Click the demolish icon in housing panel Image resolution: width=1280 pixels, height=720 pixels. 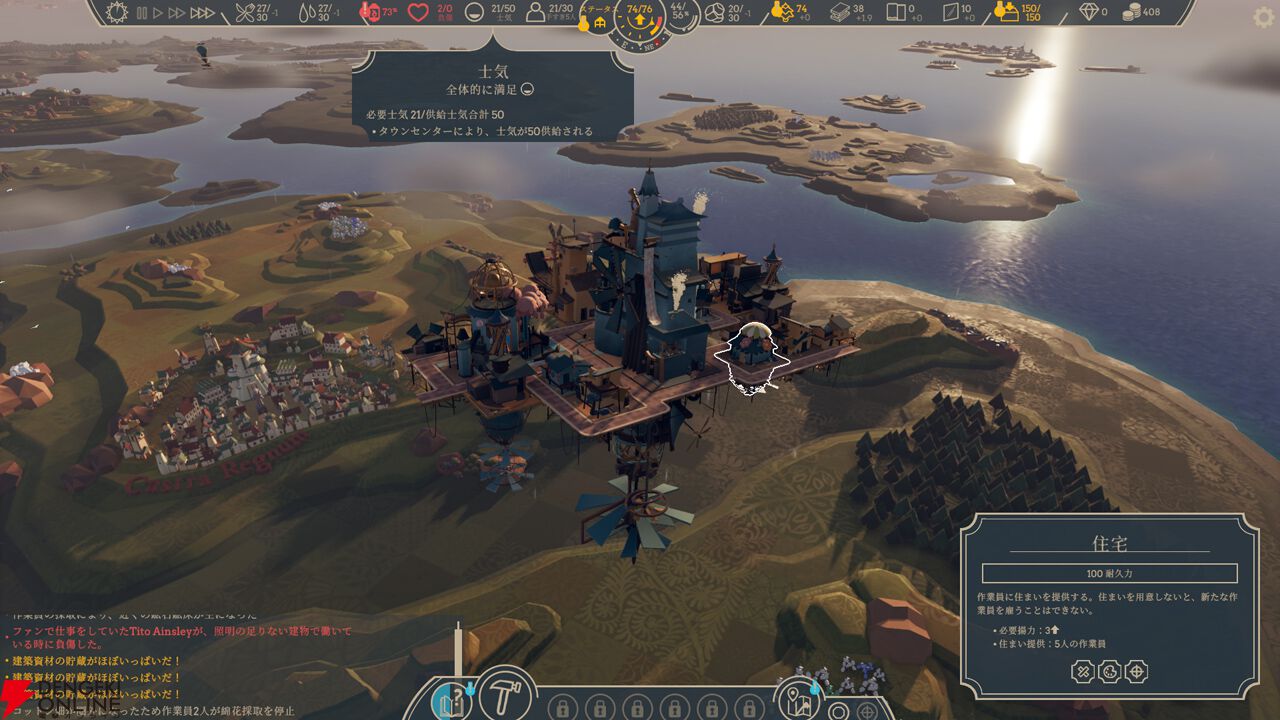point(1082,671)
